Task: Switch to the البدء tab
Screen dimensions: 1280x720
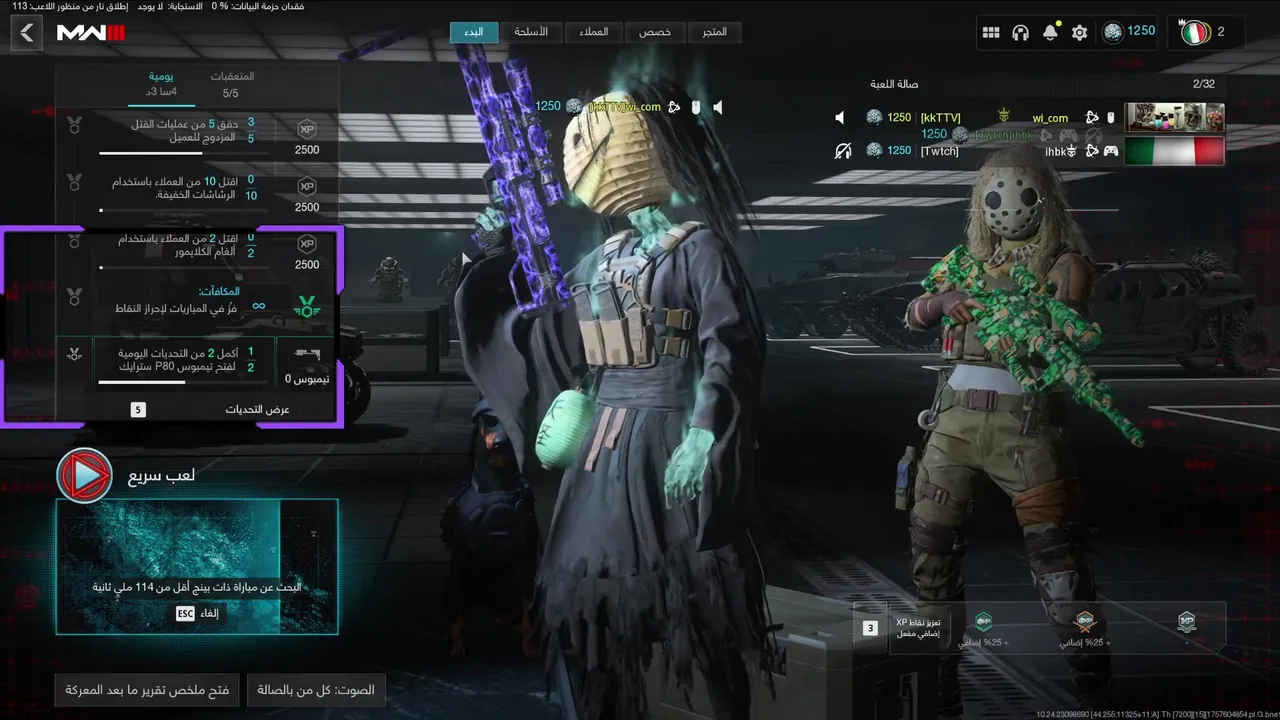Action: (x=474, y=32)
